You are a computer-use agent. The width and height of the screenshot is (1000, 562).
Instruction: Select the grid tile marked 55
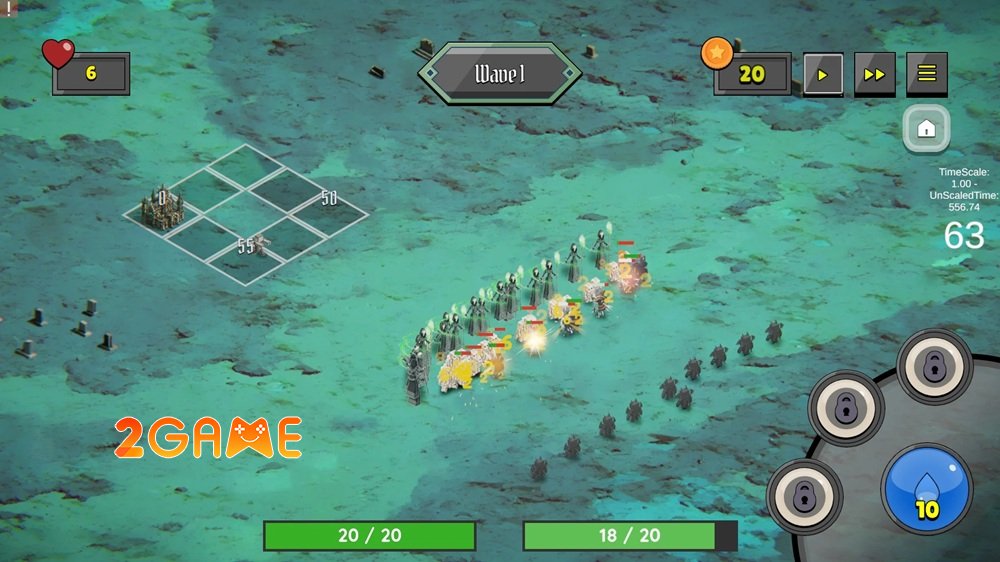pos(248,246)
